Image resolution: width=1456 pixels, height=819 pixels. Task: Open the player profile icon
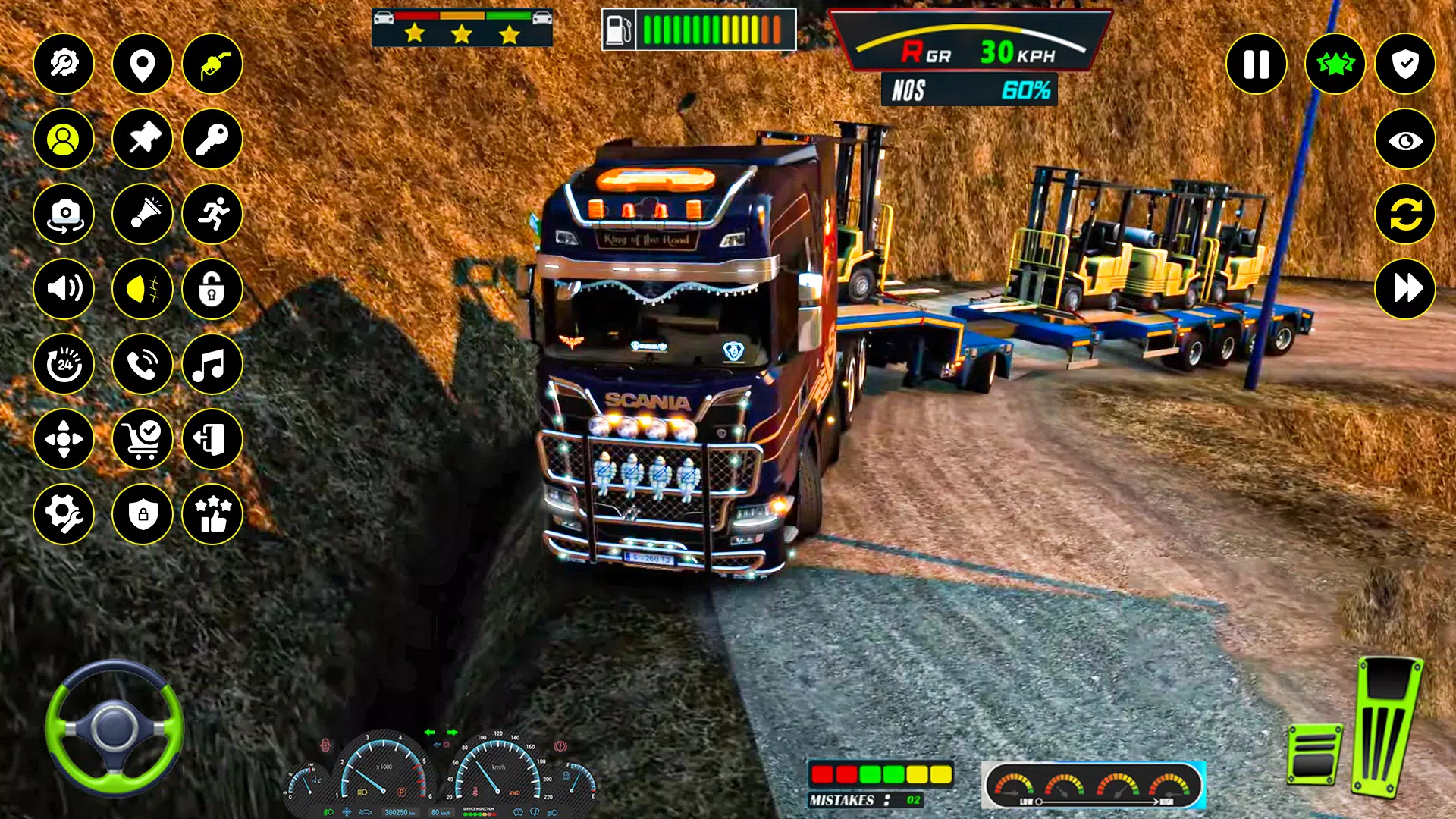pos(64,139)
